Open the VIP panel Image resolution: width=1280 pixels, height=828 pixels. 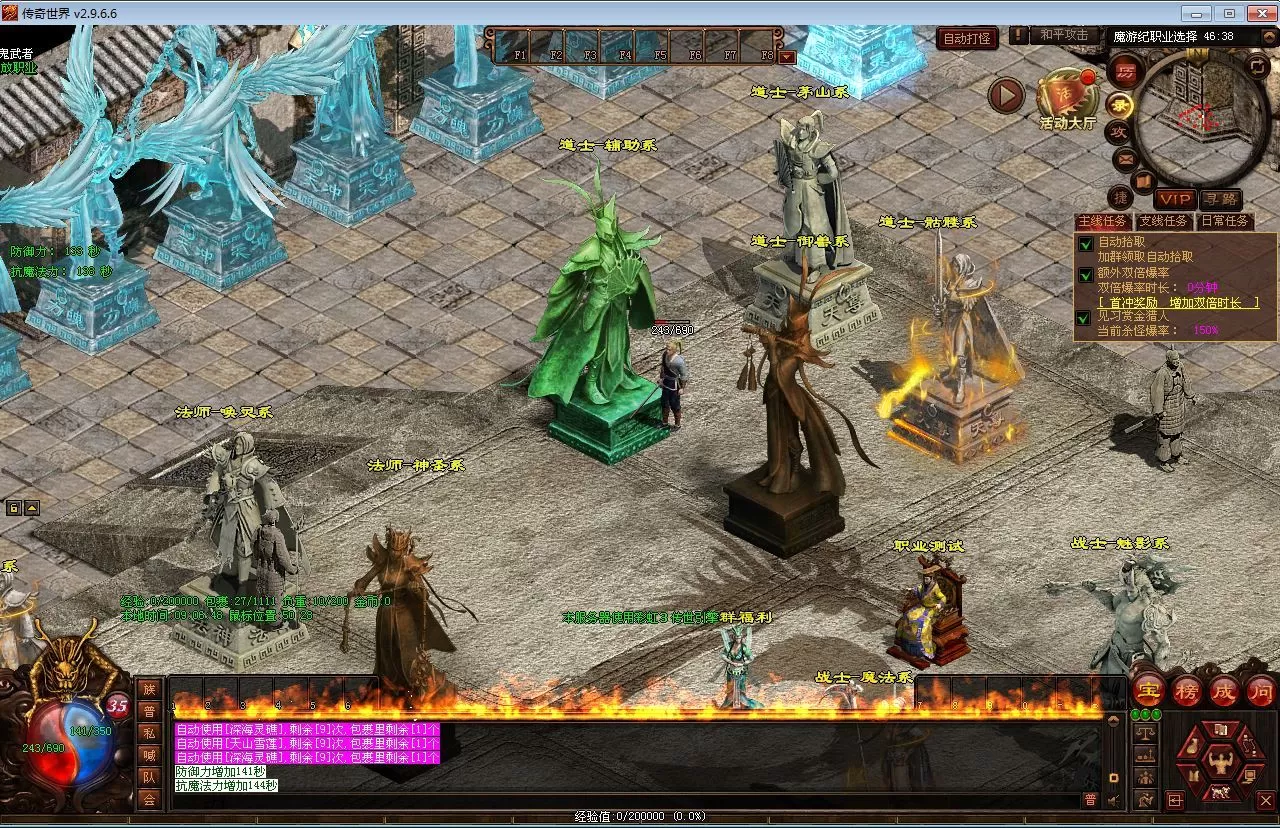click(1174, 199)
